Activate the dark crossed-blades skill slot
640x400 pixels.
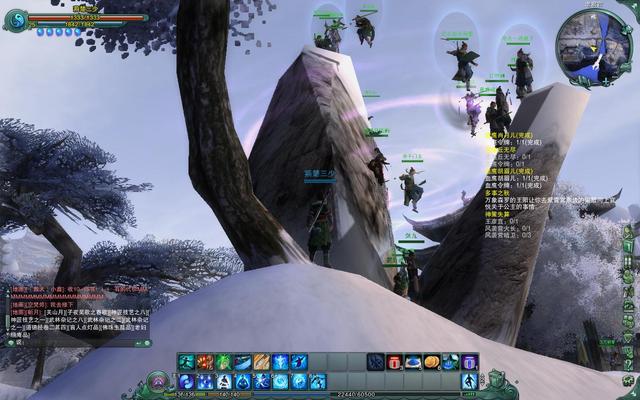[x=375, y=362]
